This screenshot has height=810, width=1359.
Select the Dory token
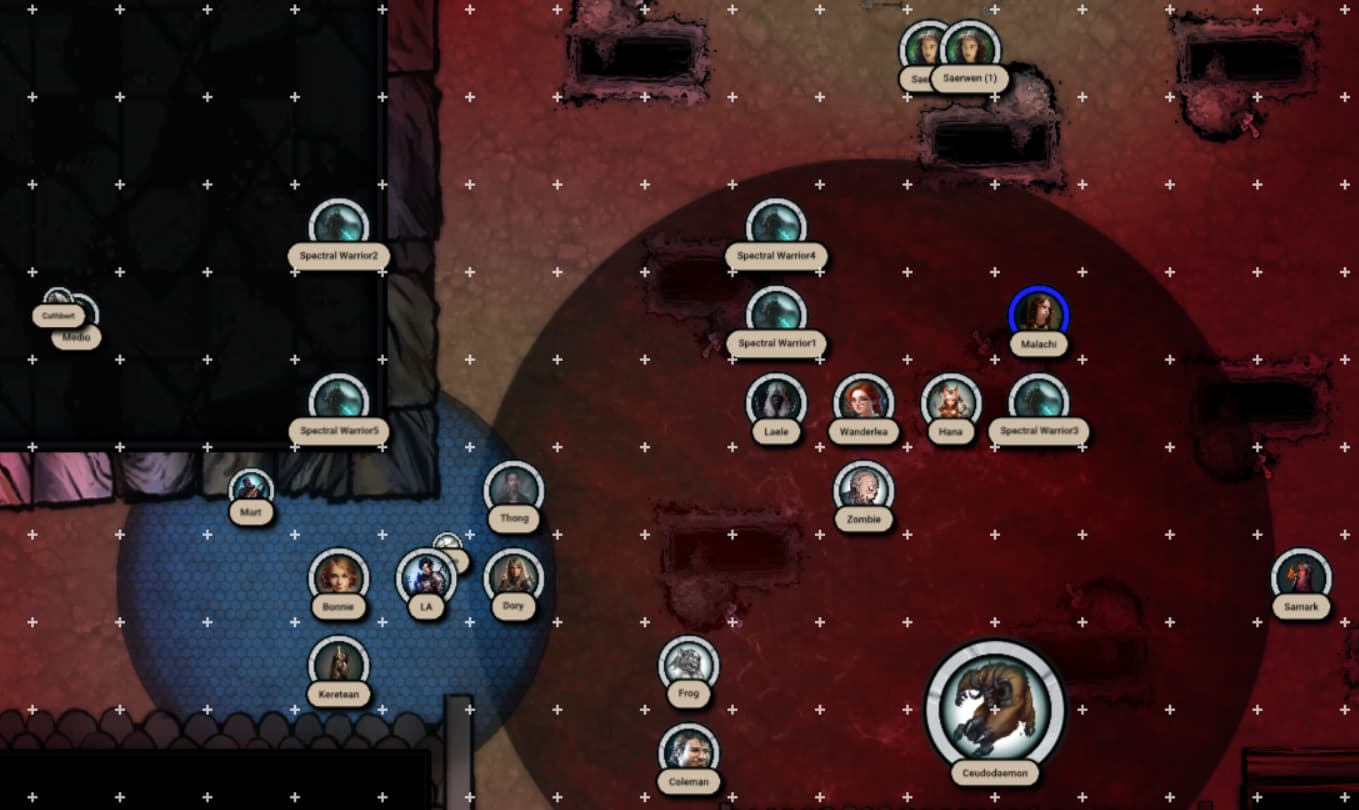[x=514, y=577]
